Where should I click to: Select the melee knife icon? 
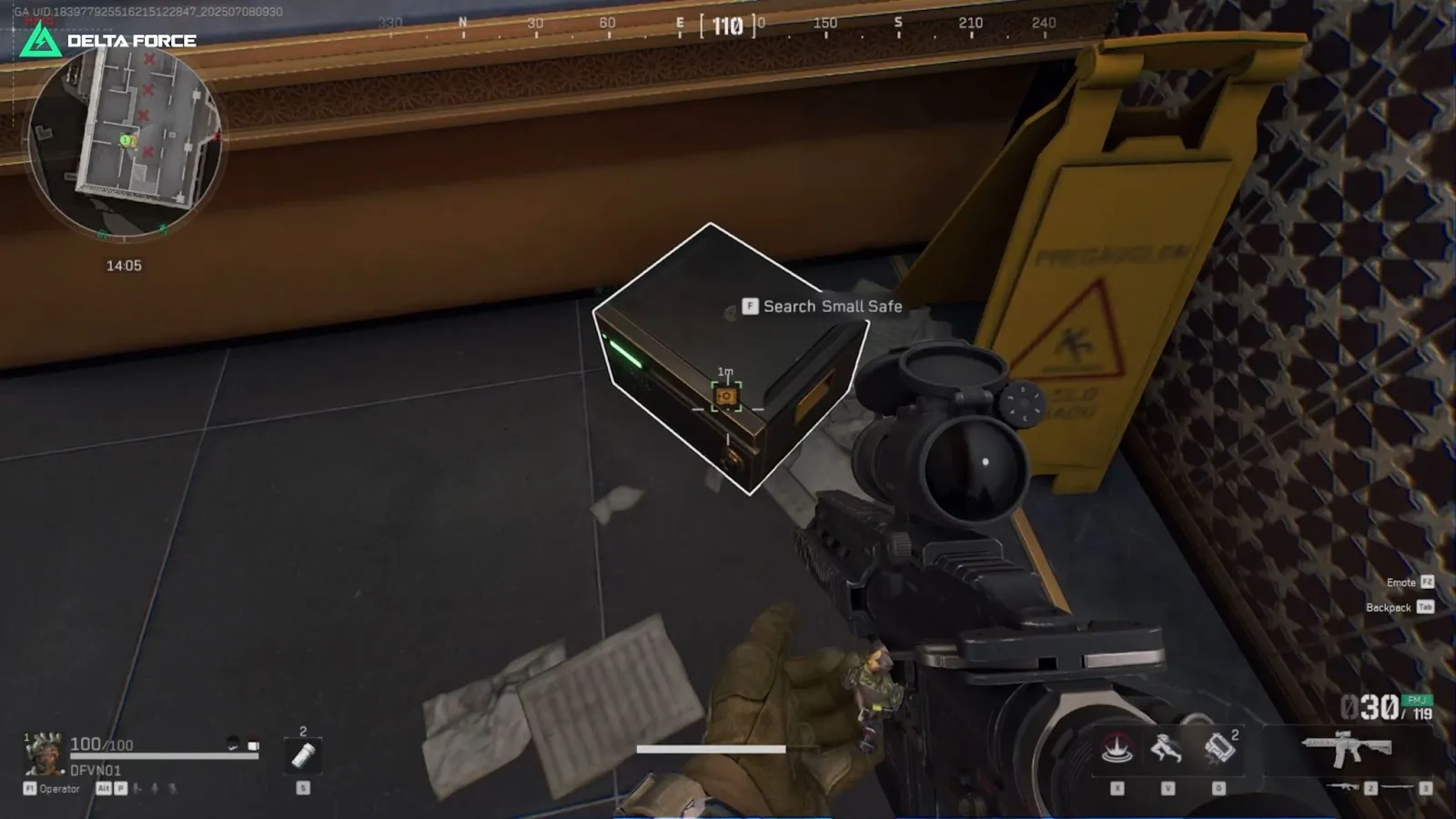1397,786
